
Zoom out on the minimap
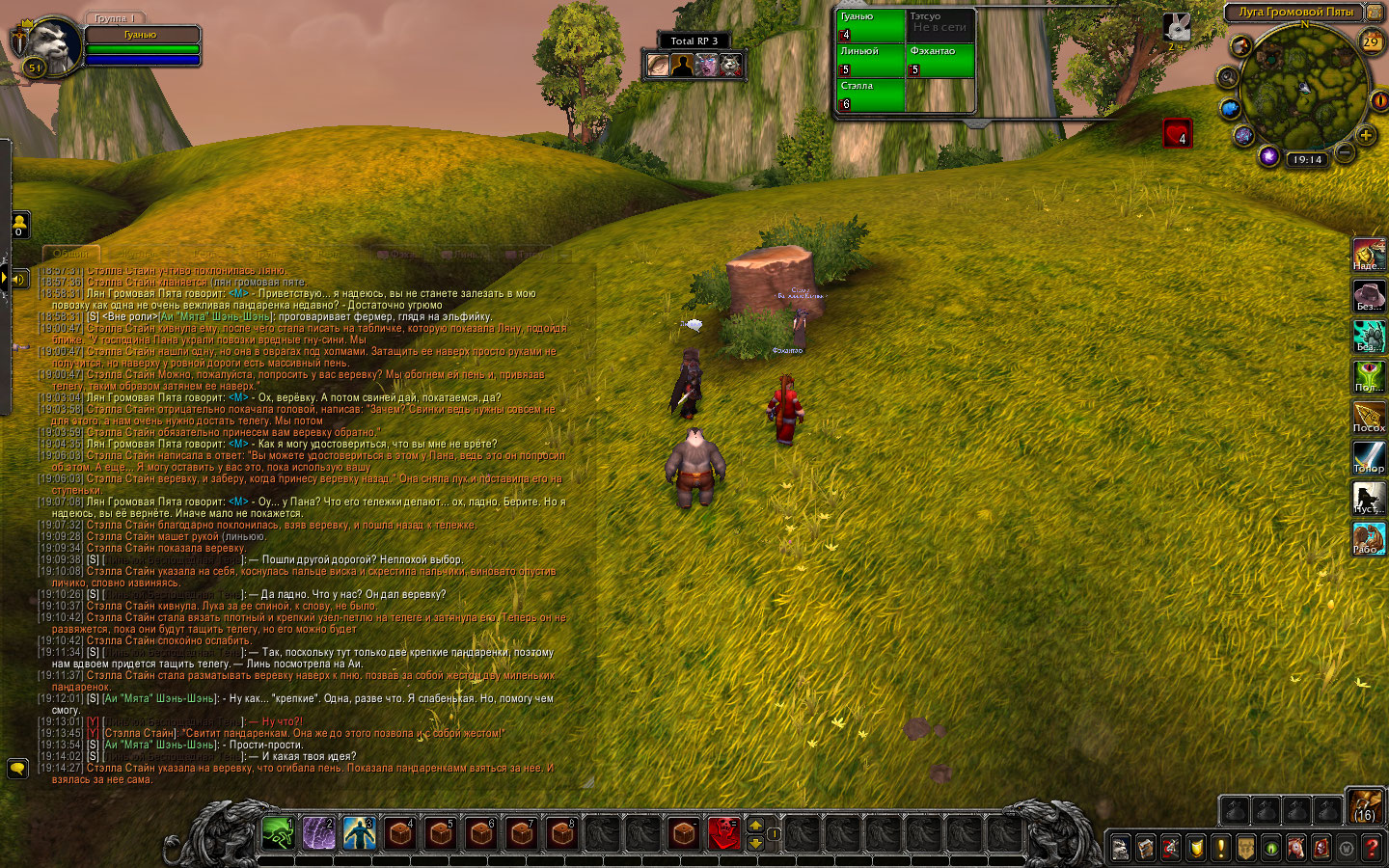coord(1345,151)
